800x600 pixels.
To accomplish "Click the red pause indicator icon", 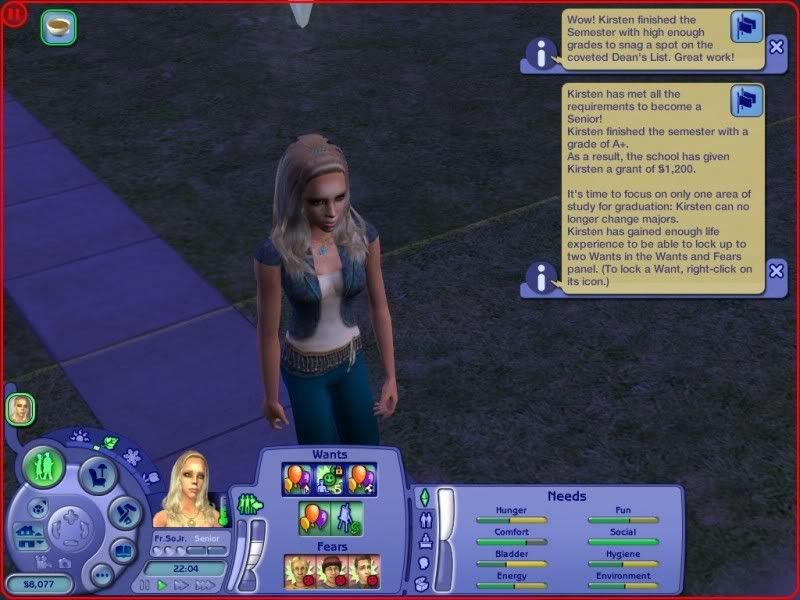I will click(17, 16).
